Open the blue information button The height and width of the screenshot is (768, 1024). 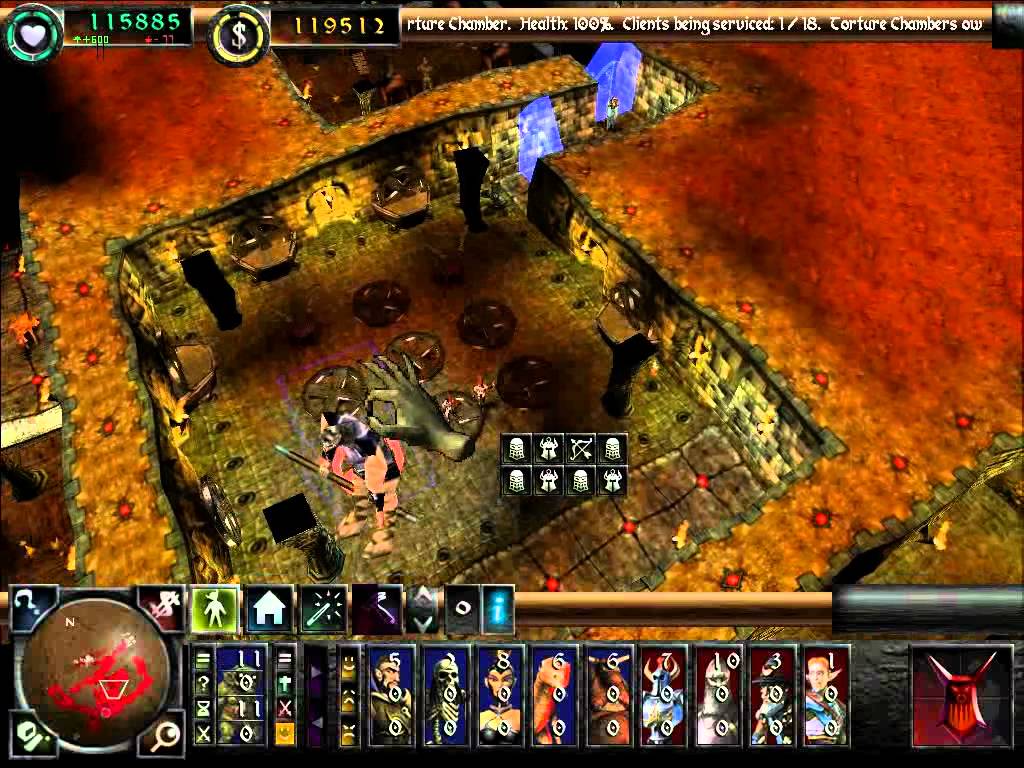(x=497, y=607)
